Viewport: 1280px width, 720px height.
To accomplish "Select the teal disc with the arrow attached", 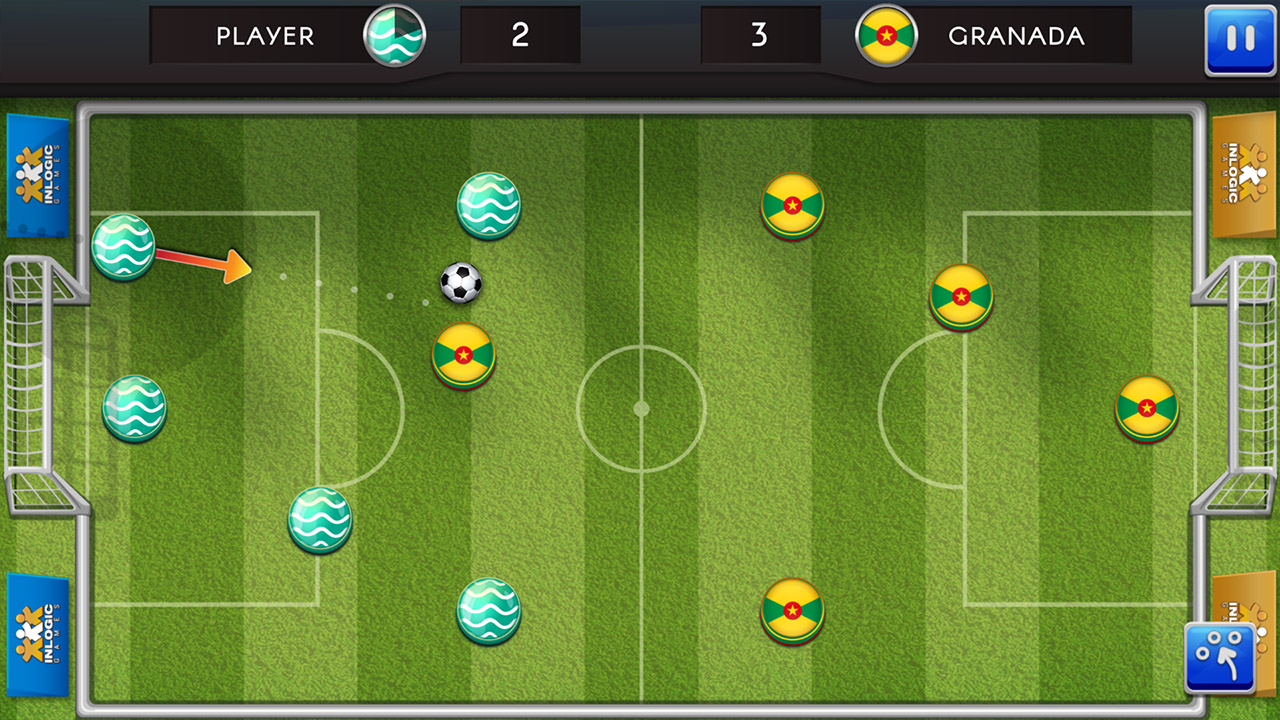I will tap(124, 248).
